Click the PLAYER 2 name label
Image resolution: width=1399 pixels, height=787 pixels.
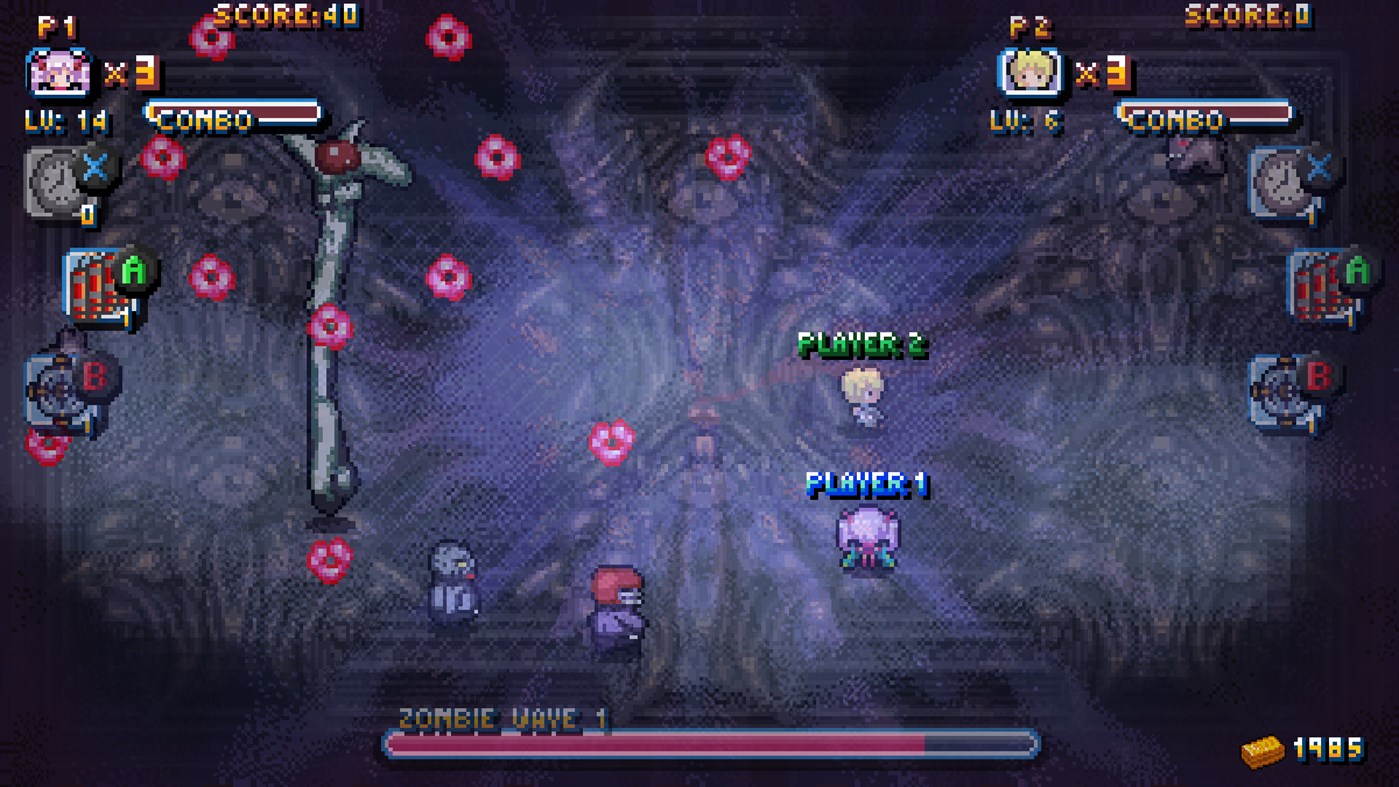pos(865,343)
